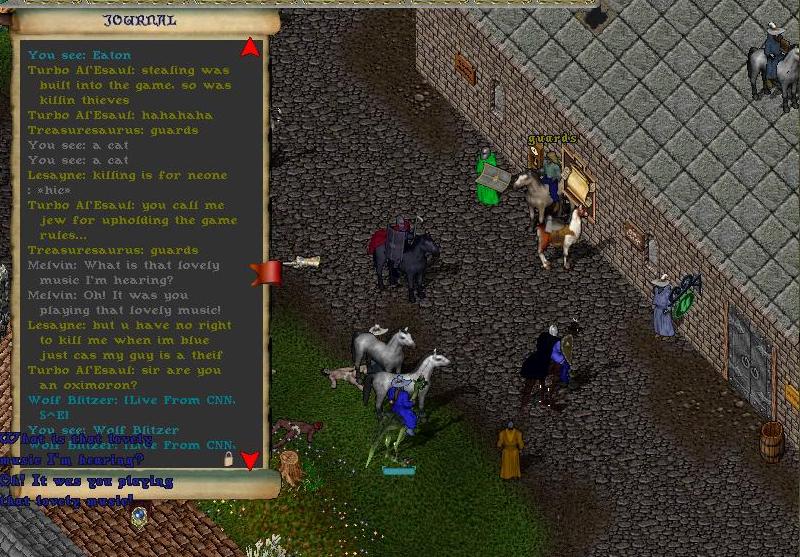800x557 pixels.
Task: Click the Journal scroll title header
Action: pos(140,20)
